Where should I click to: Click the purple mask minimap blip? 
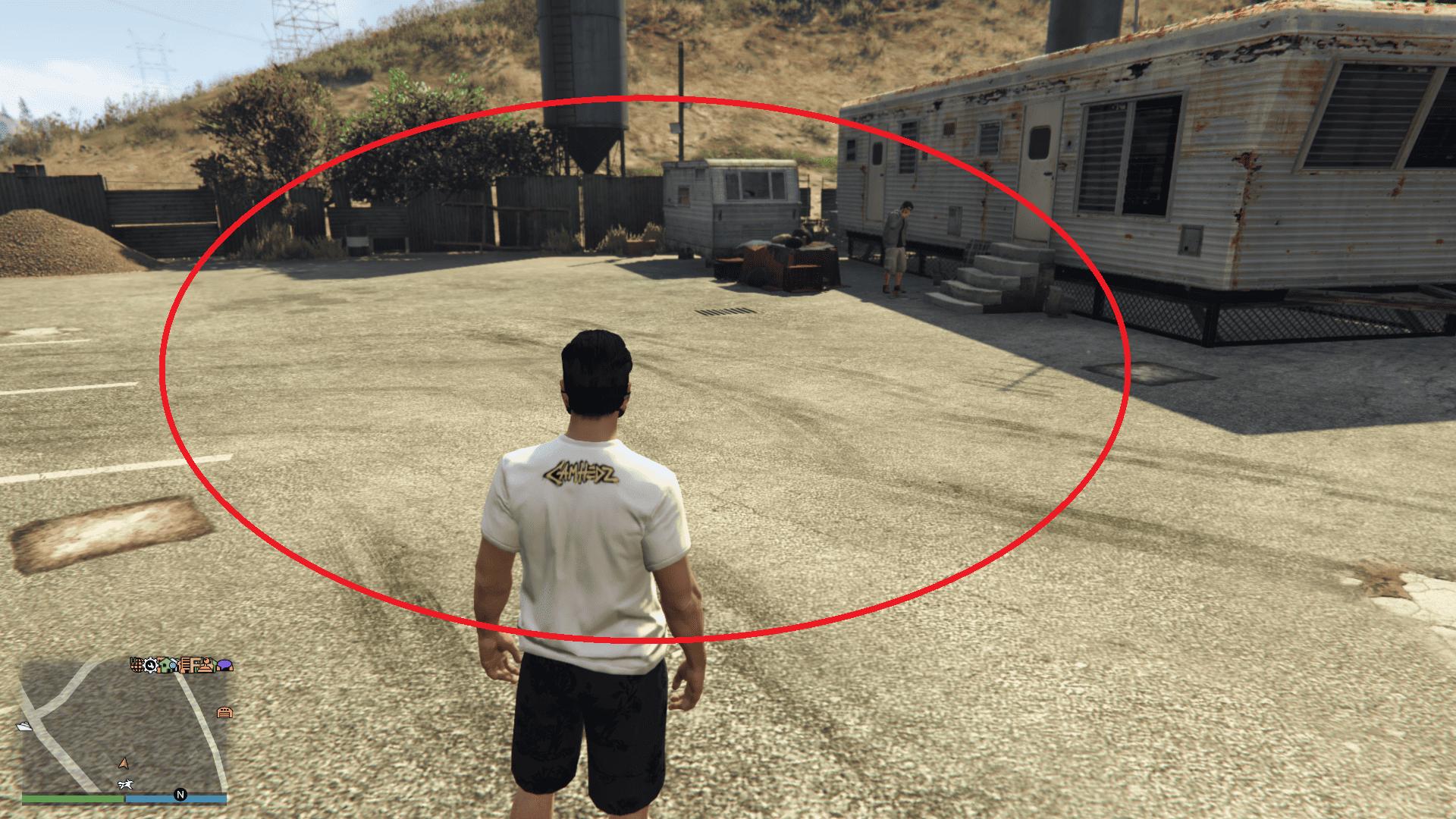tap(224, 665)
